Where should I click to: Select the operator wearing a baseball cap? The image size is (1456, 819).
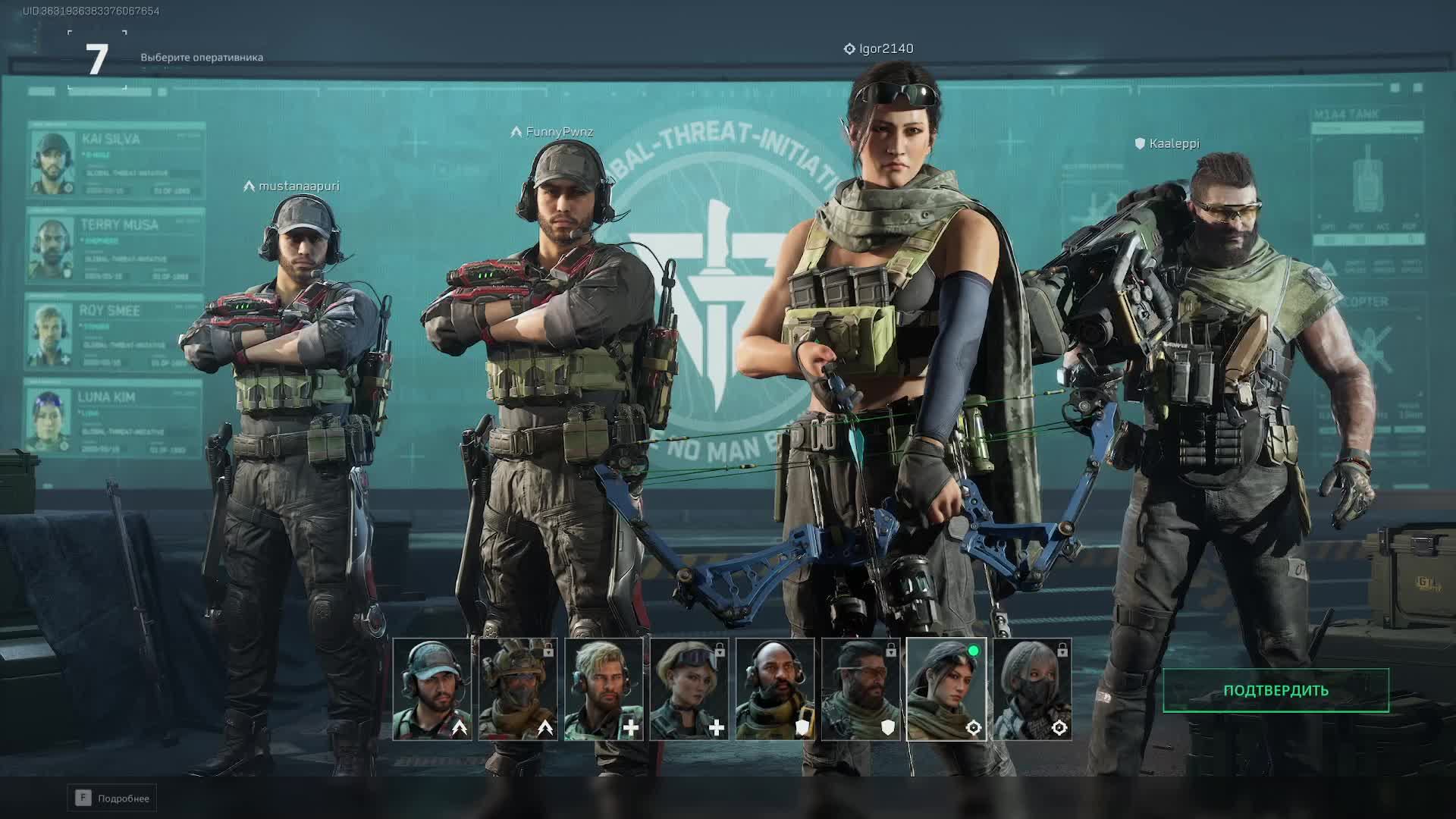point(432,689)
